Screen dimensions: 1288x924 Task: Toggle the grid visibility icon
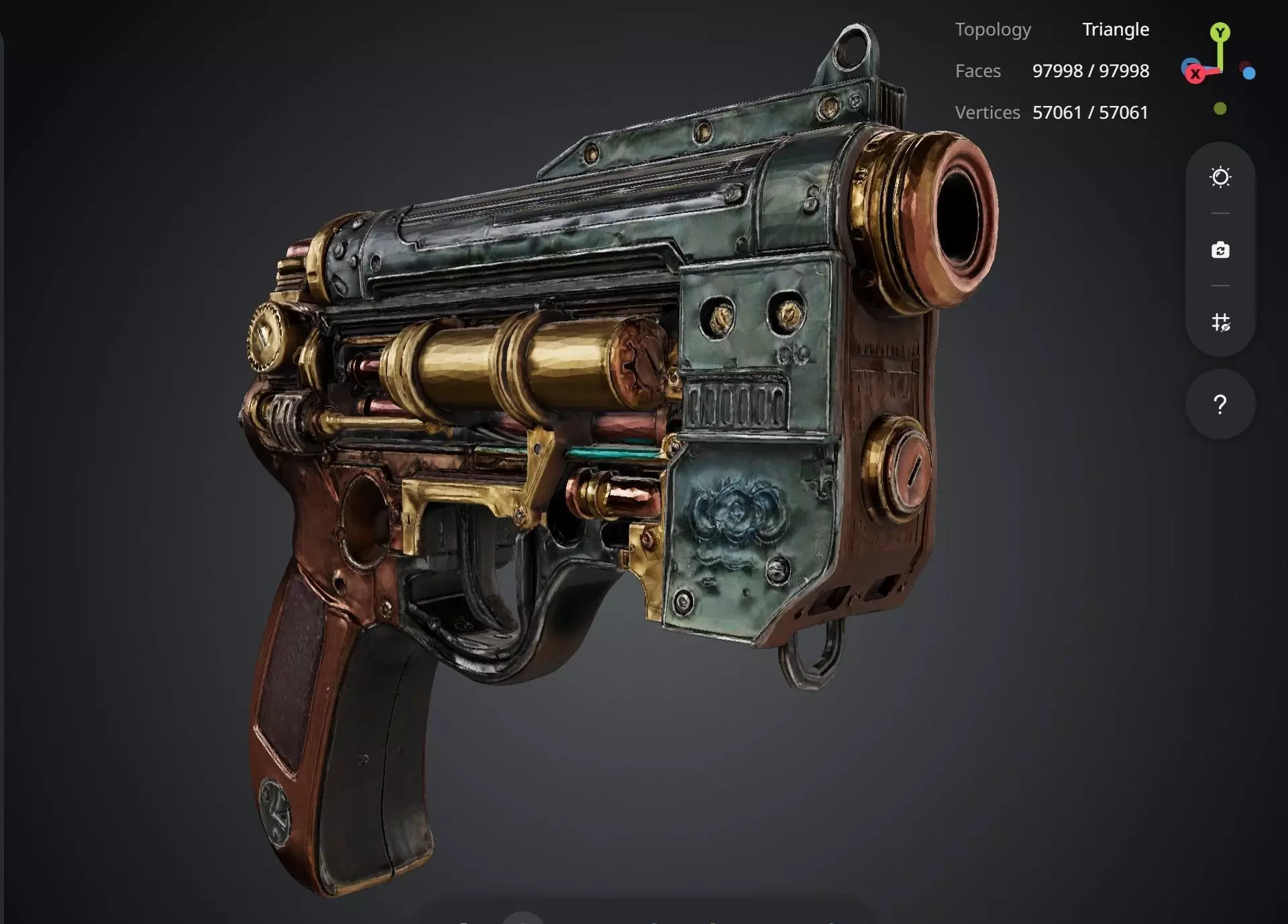coord(1220,323)
